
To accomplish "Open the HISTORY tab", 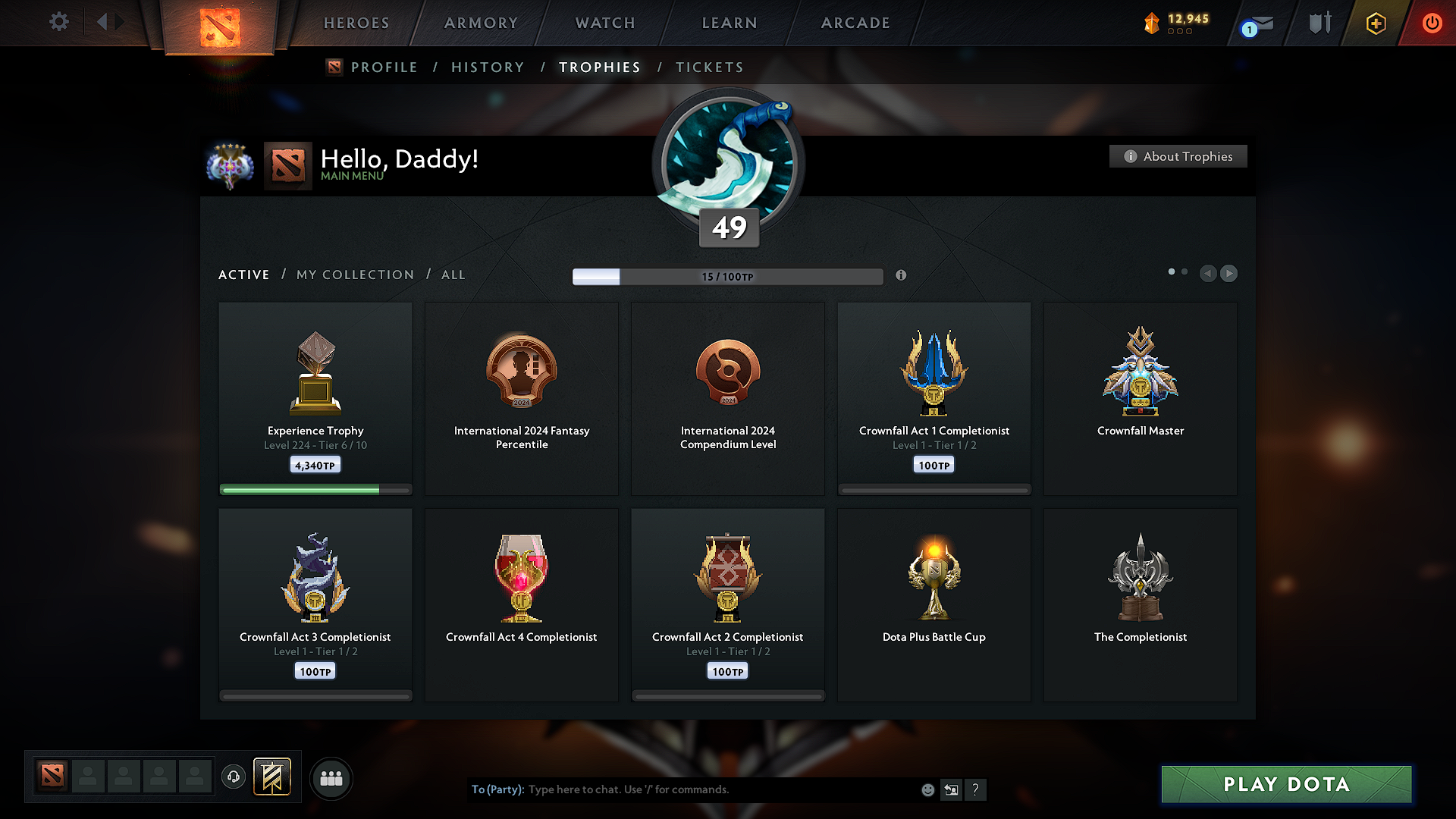I will click(488, 67).
